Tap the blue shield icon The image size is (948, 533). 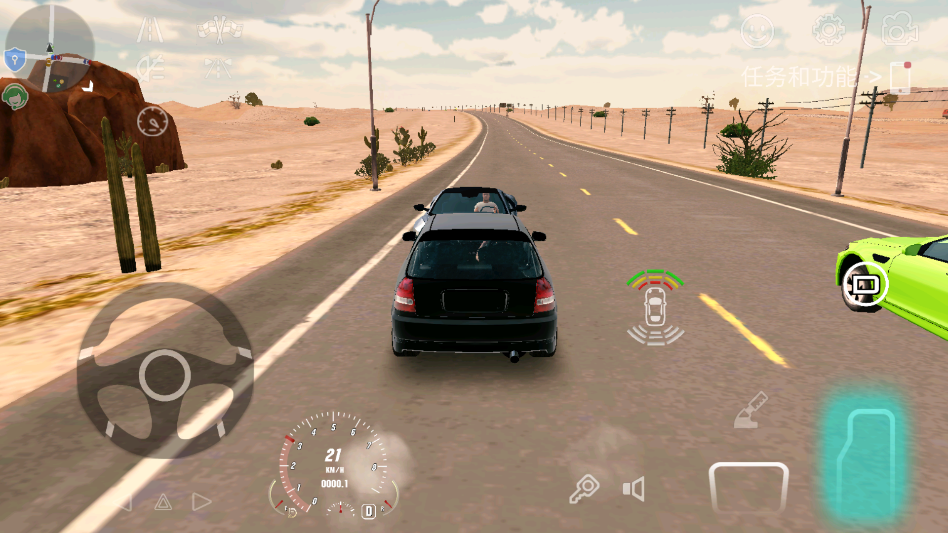(14, 60)
